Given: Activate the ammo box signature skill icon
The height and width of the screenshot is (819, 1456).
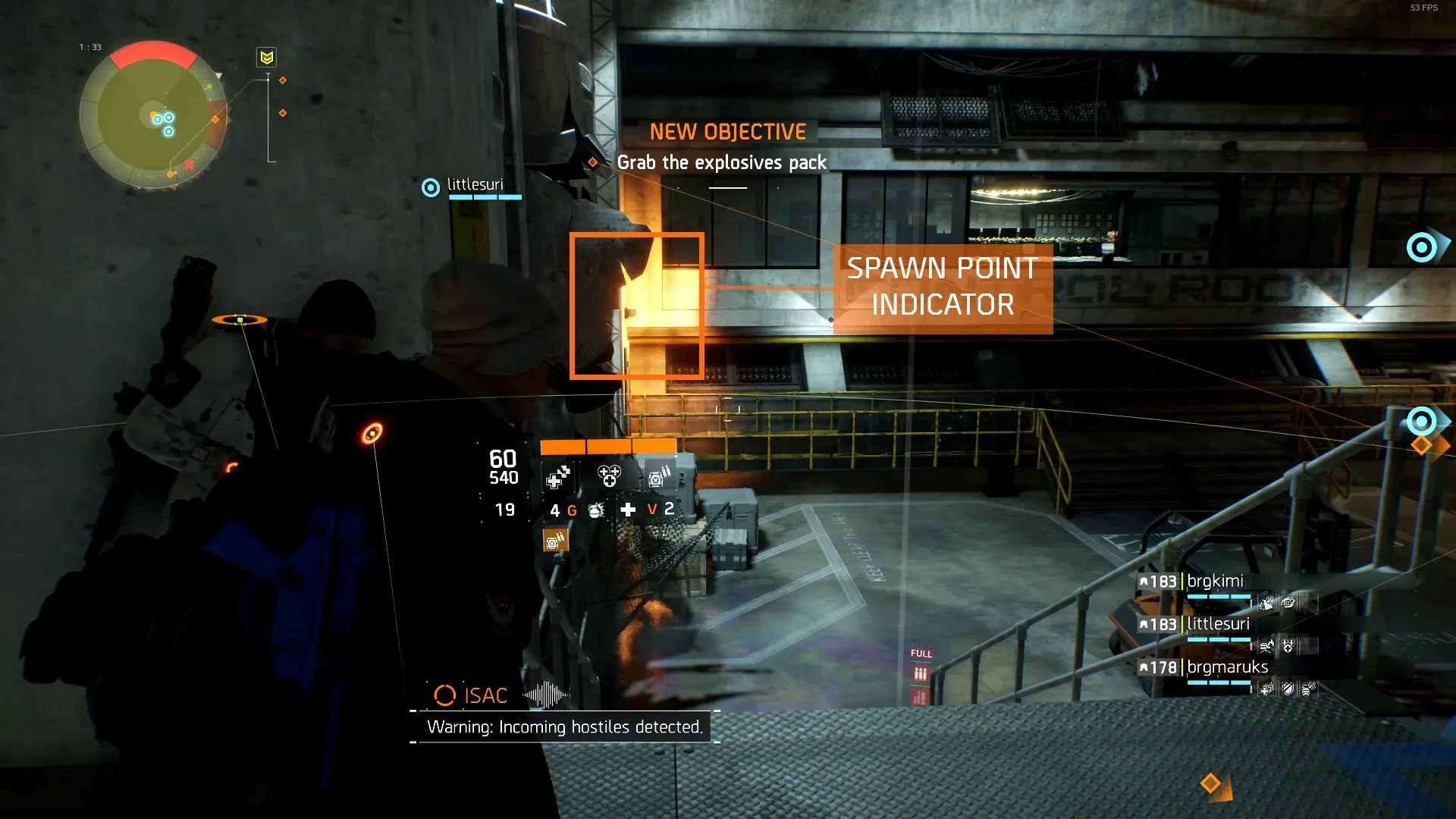Looking at the screenshot, I should tap(658, 477).
